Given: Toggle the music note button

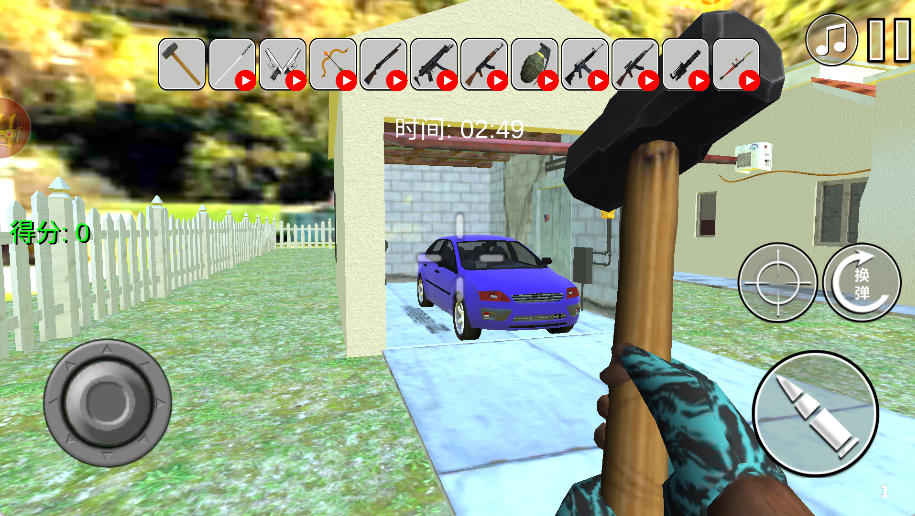Looking at the screenshot, I should pos(832,40).
